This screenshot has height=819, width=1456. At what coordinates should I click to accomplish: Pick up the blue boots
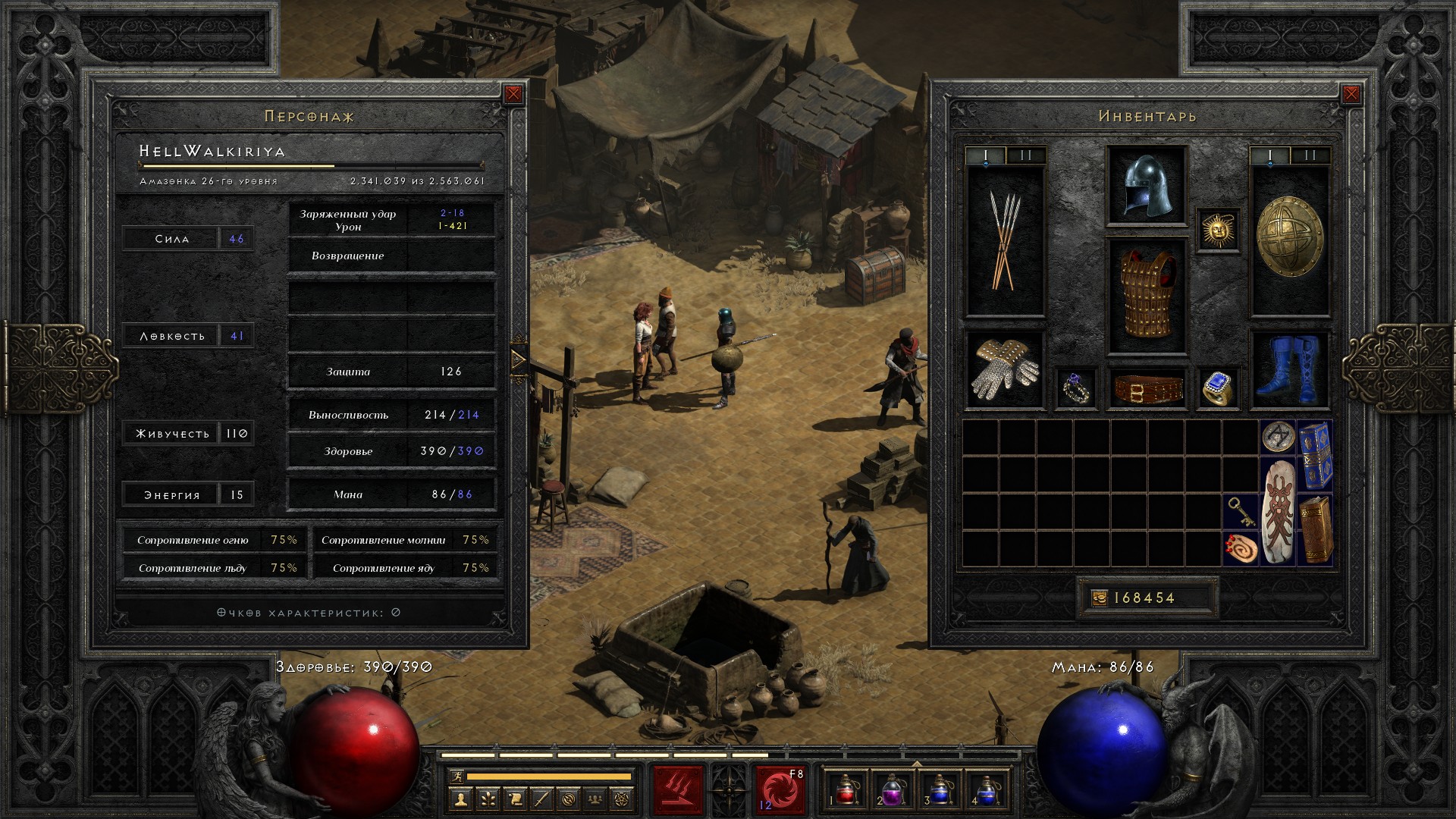click(1289, 370)
